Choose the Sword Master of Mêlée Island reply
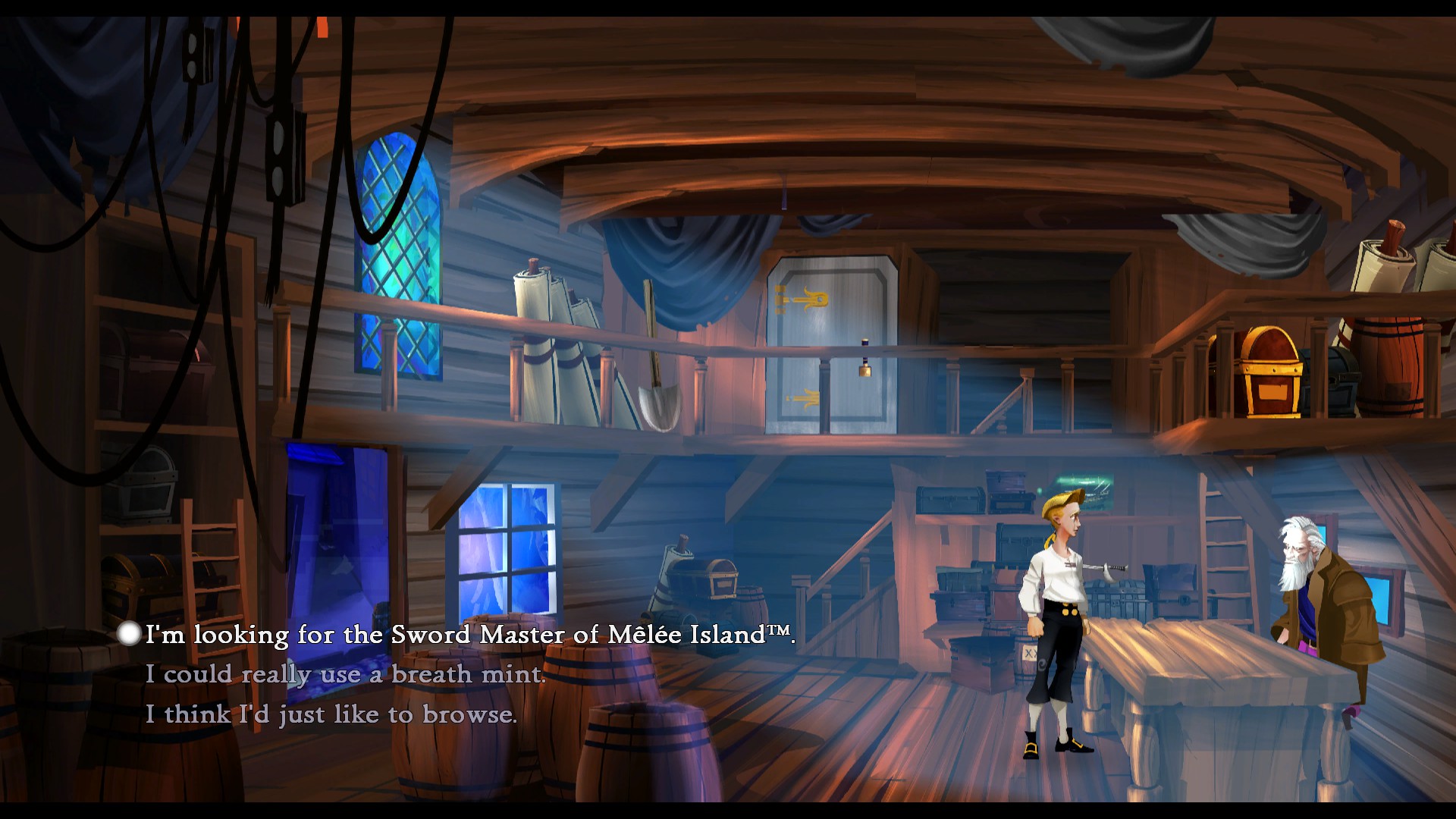Viewport: 1456px width, 819px height. pos(470,635)
